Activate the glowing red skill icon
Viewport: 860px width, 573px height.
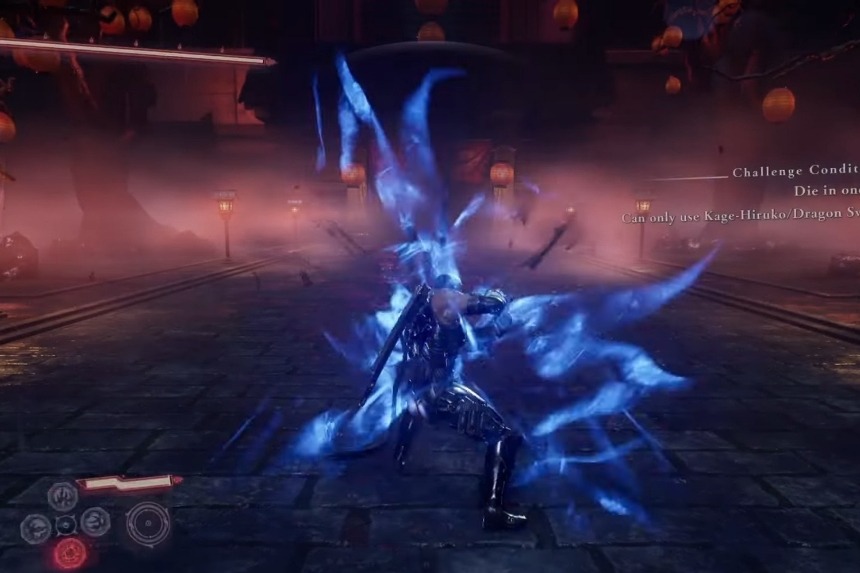(x=69, y=552)
